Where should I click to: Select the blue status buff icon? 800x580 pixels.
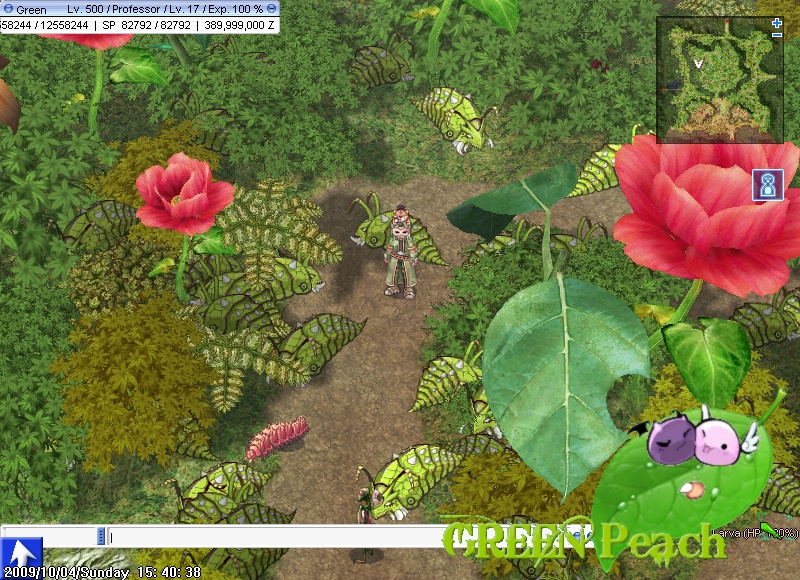pos(767,185)
